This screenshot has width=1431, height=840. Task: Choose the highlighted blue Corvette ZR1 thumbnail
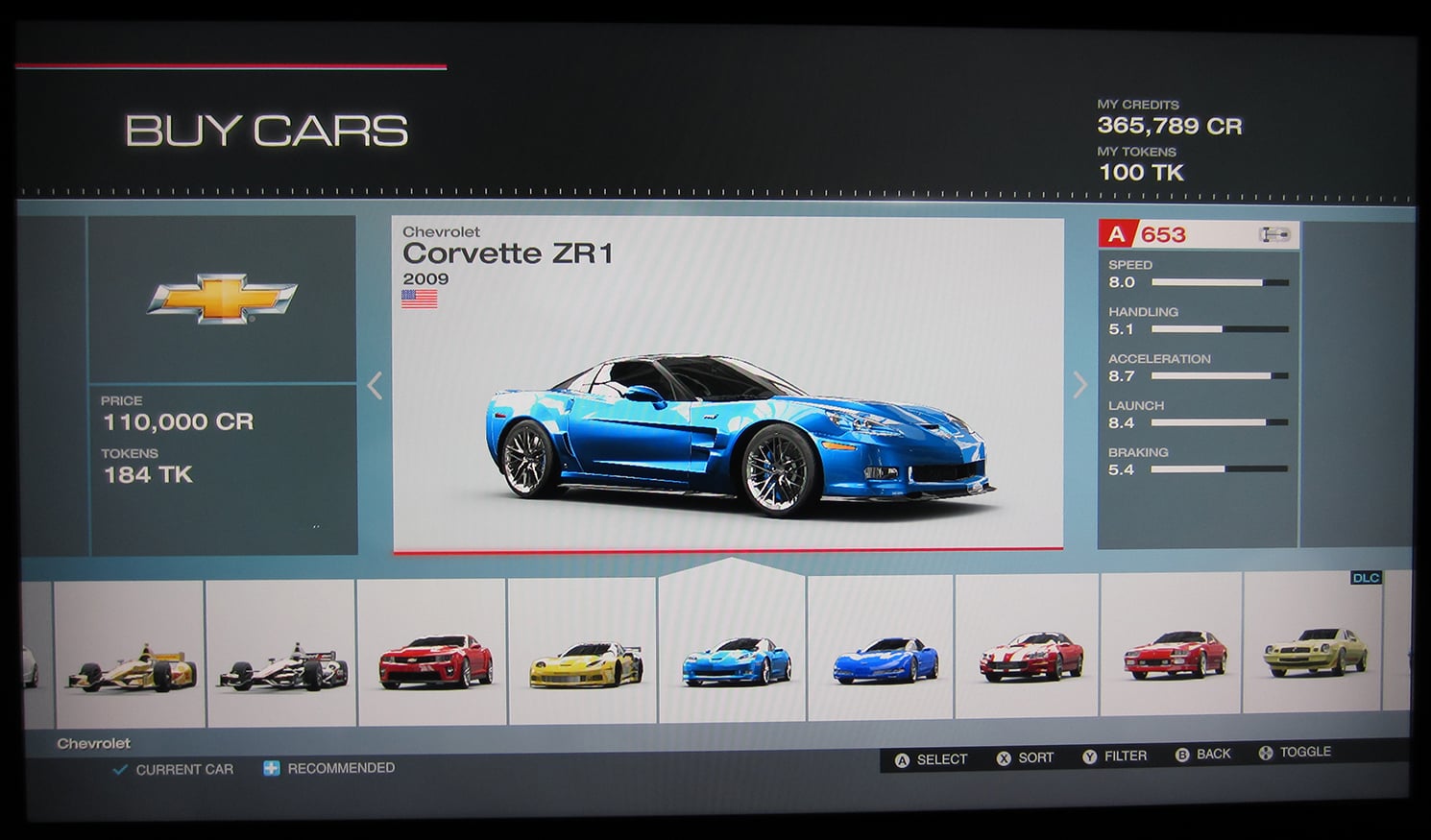pyautogui.click(x=735, y=655)
